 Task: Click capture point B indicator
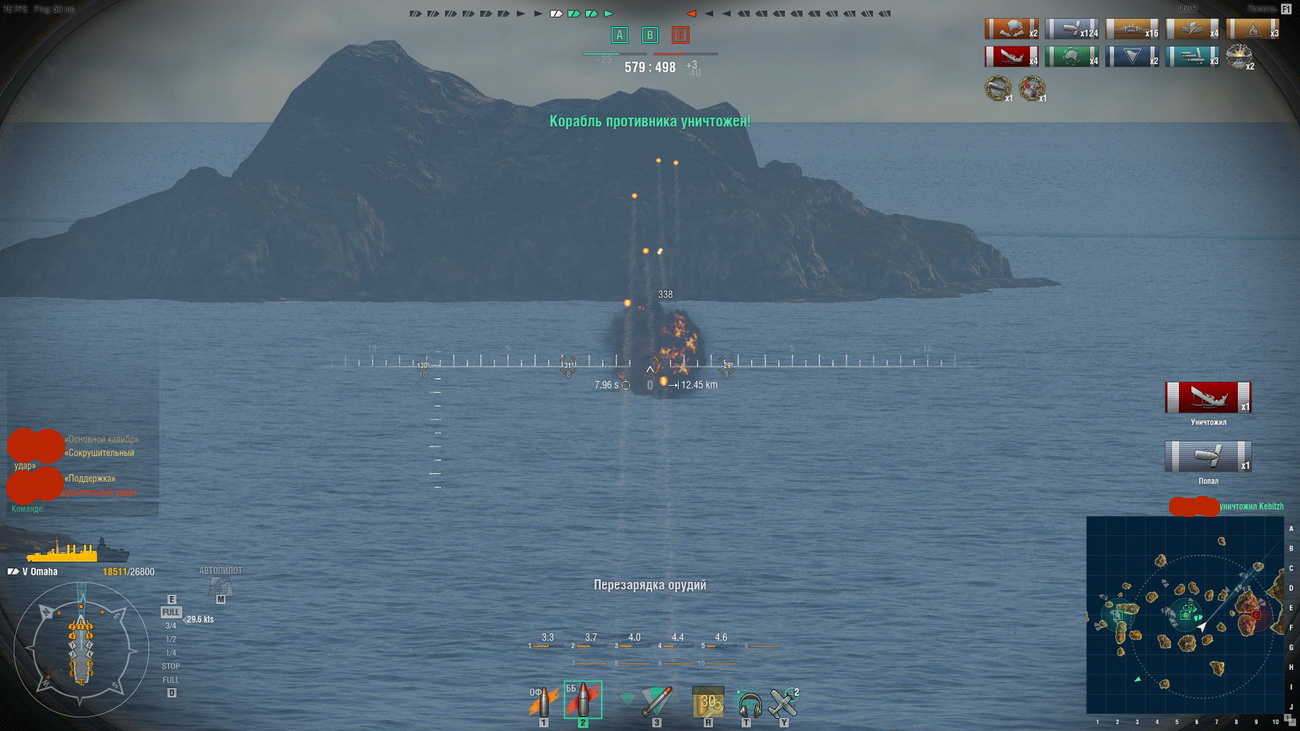[x=650, y=36]
